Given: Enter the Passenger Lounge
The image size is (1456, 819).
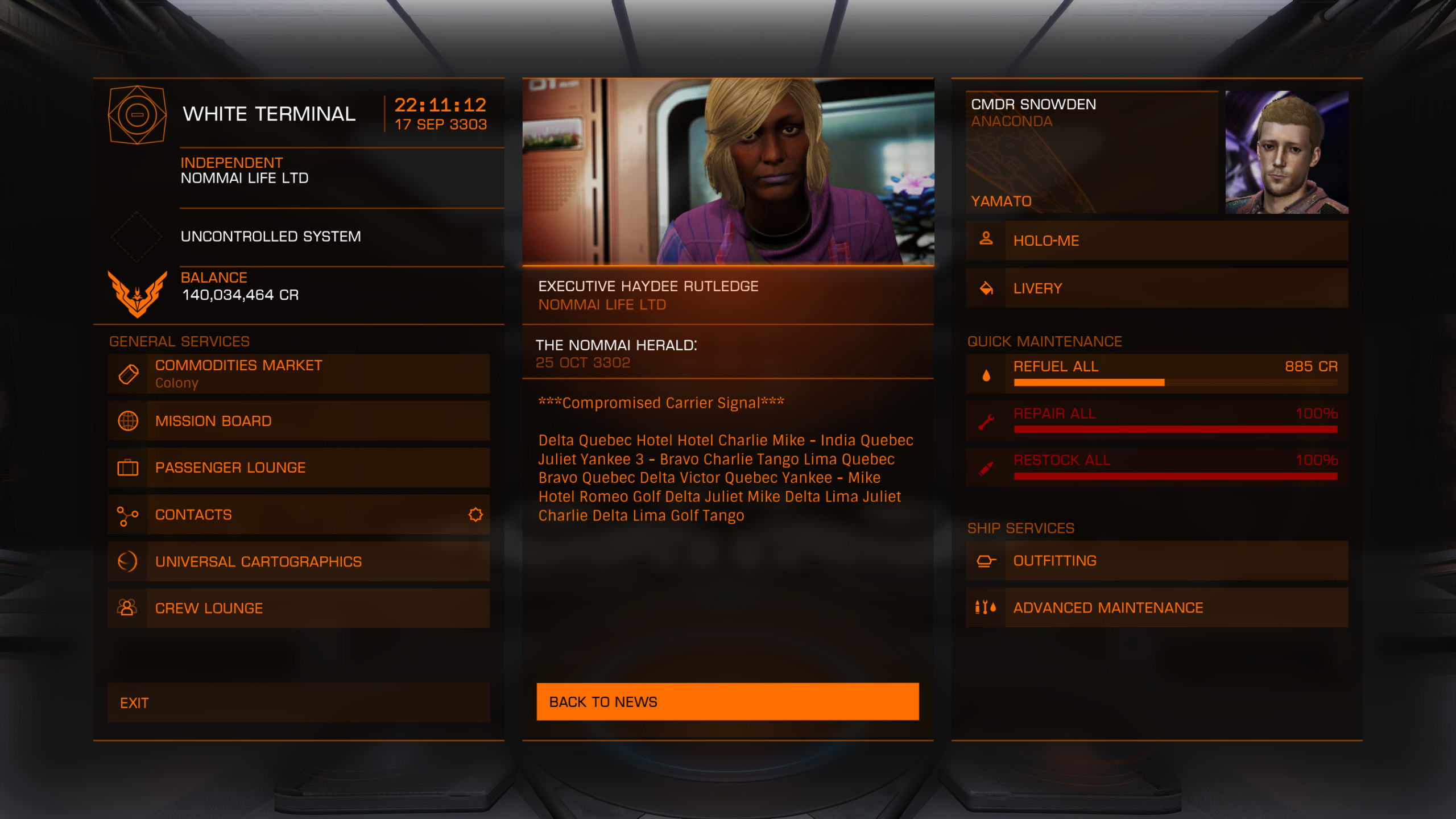Looking at the screenshot, I should click(299, 468).
